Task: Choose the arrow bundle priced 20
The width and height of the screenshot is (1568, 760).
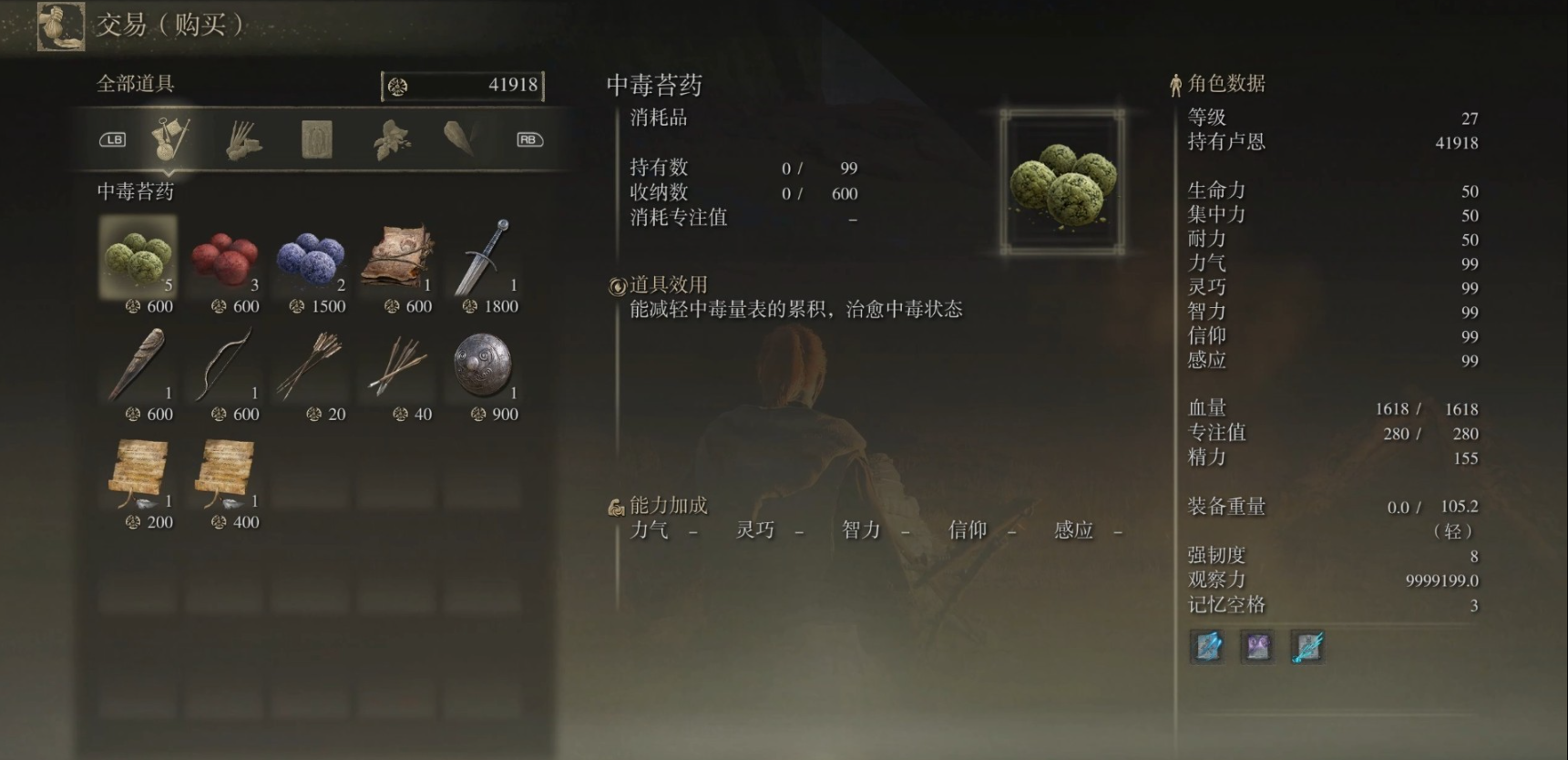Action: (x=311, y=366)
